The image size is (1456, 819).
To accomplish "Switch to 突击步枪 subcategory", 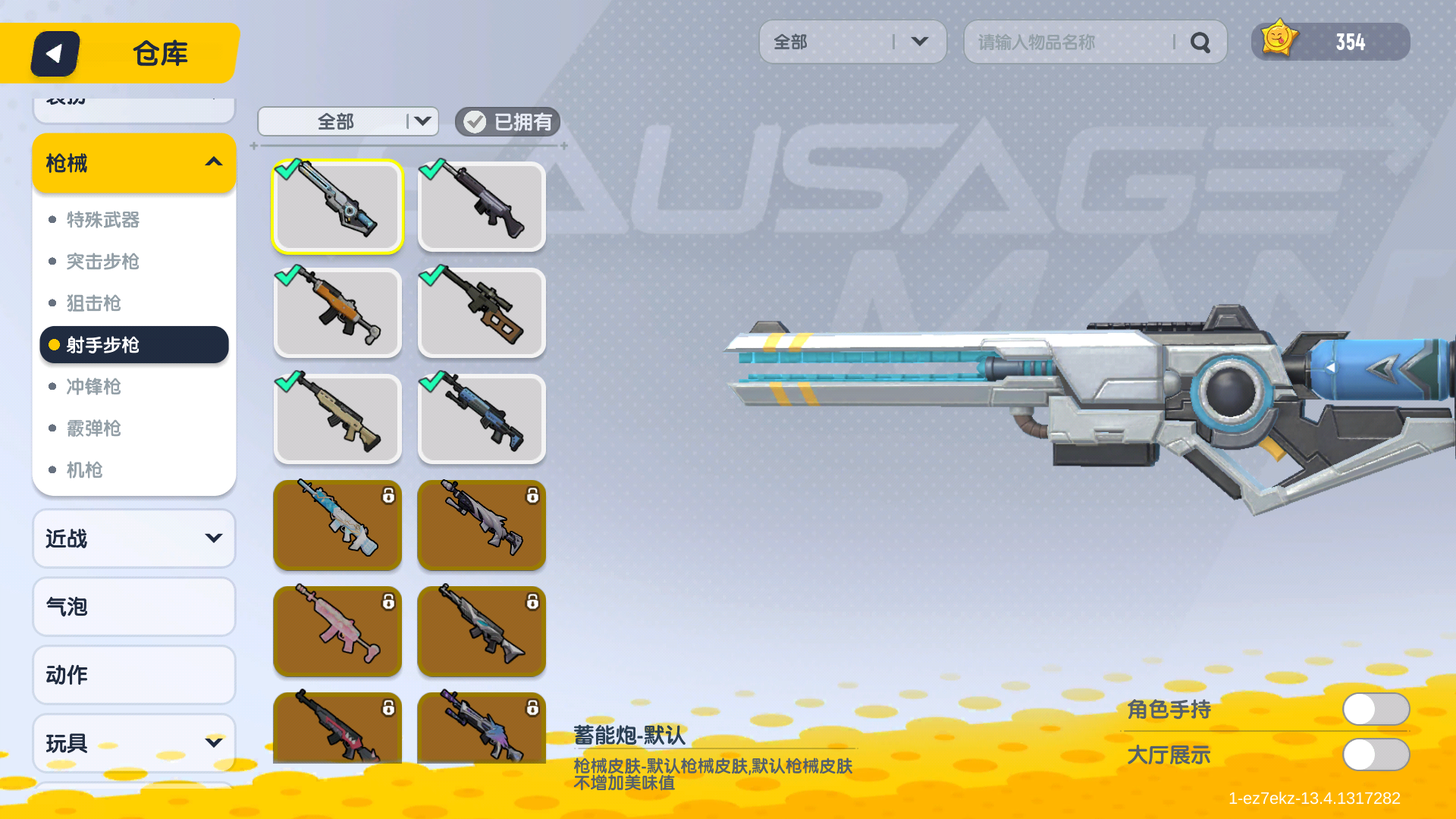I will coord(103,262).
